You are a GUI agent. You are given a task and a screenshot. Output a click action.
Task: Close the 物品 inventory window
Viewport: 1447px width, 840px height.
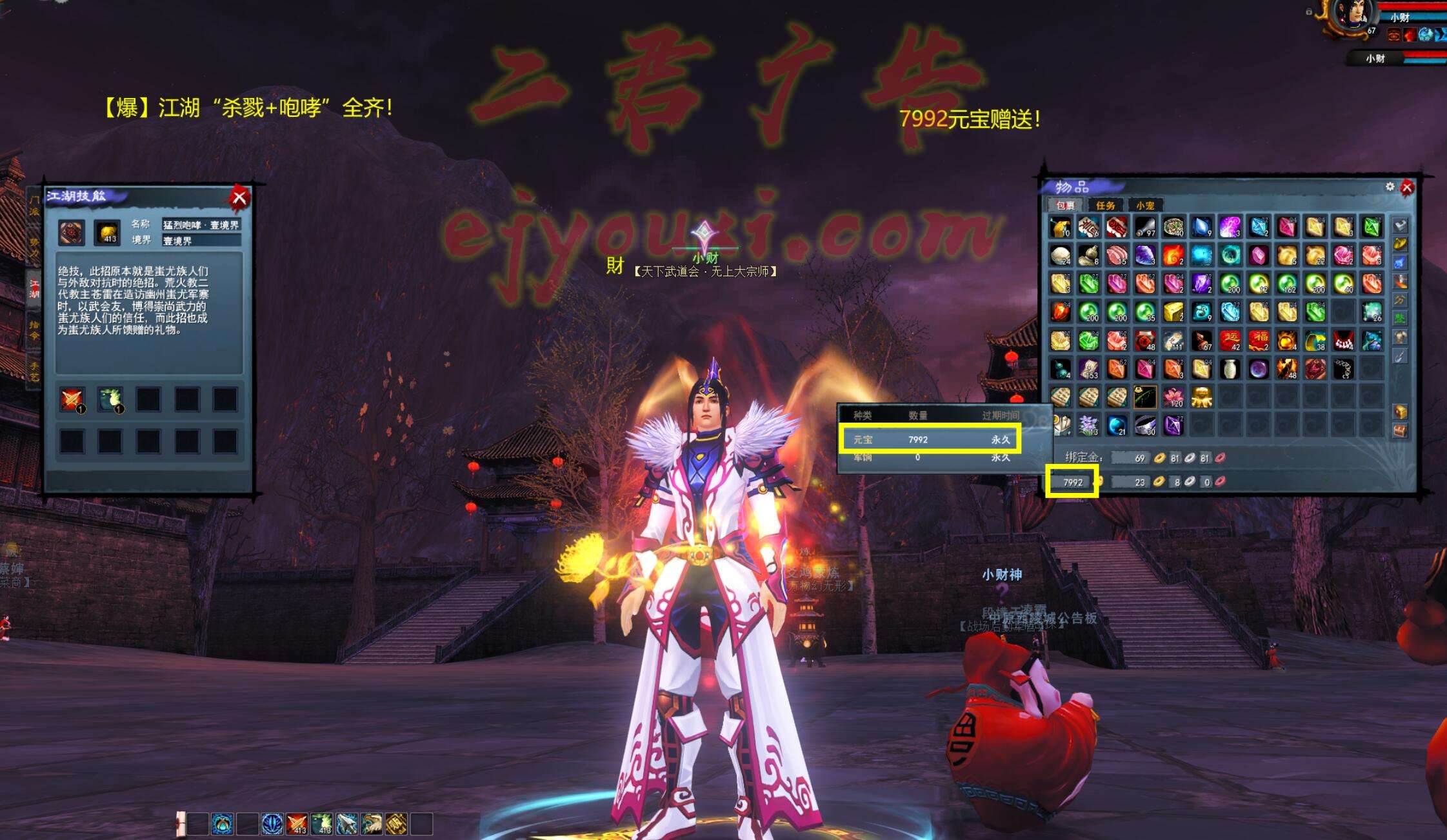tap(1407, 188)
